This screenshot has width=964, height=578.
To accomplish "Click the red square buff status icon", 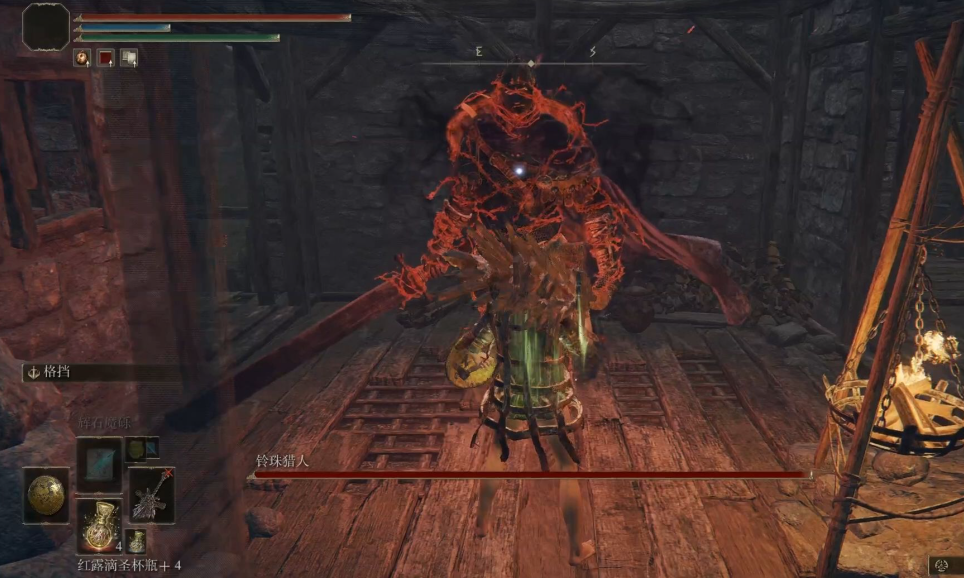I will coord(105,58).
